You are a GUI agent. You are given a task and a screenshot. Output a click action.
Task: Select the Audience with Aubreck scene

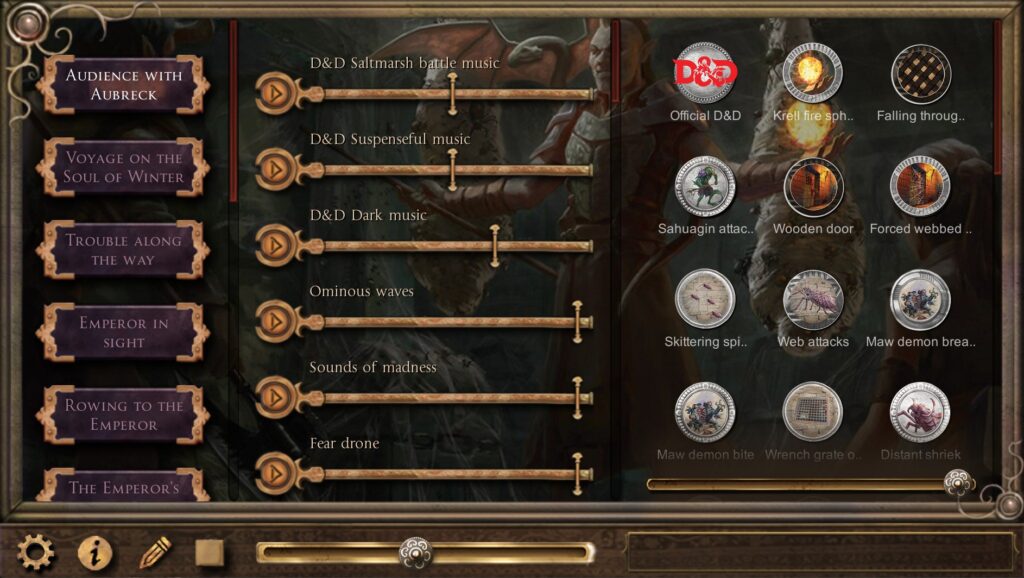point(123,85)
